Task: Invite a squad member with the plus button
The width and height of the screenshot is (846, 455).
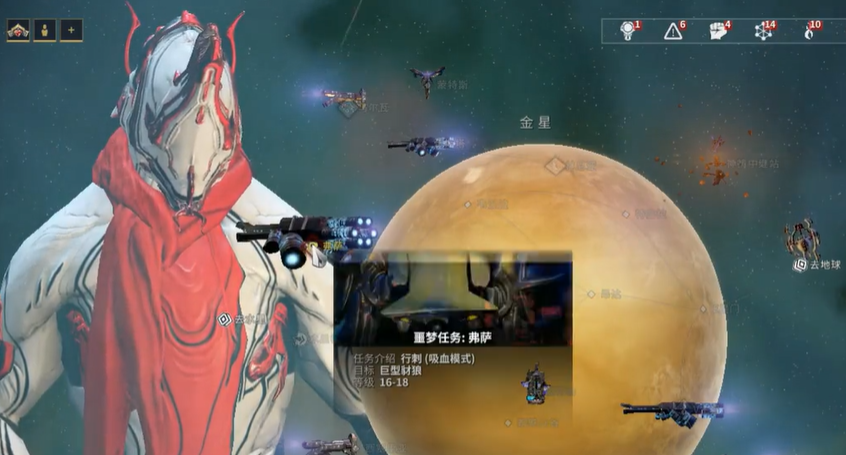Action: coord(71,30)
